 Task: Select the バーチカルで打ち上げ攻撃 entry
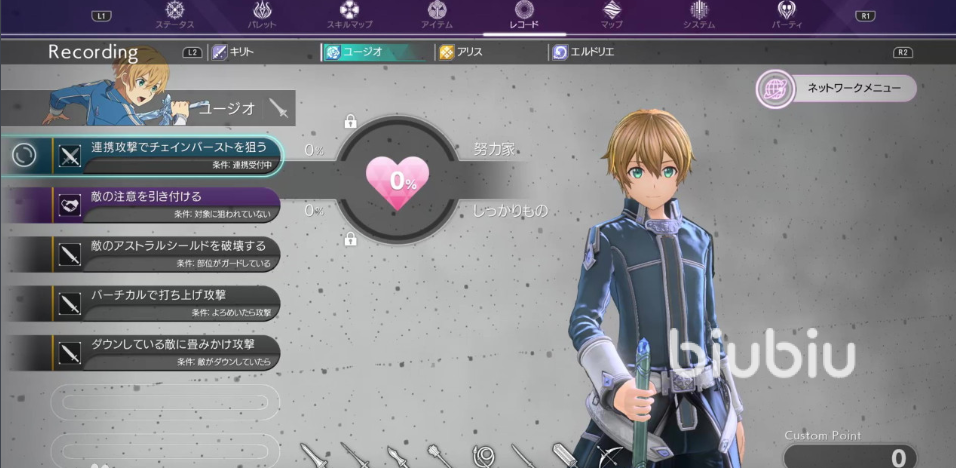pos(165,301)
